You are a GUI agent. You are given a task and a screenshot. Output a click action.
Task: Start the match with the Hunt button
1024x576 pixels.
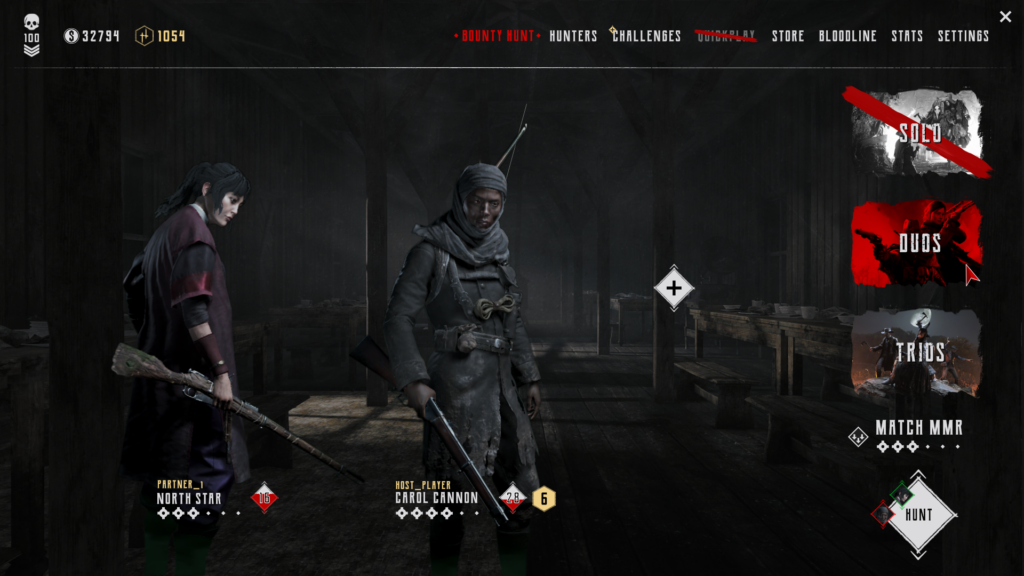[x=918, y=515]
